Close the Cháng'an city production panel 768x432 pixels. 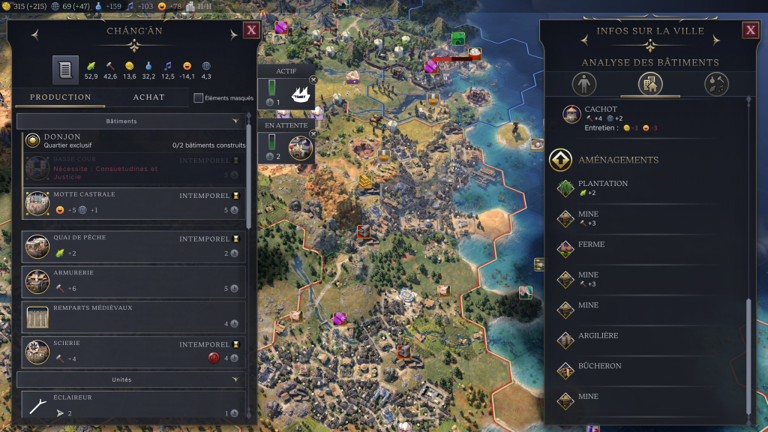(x=251, y=30)
